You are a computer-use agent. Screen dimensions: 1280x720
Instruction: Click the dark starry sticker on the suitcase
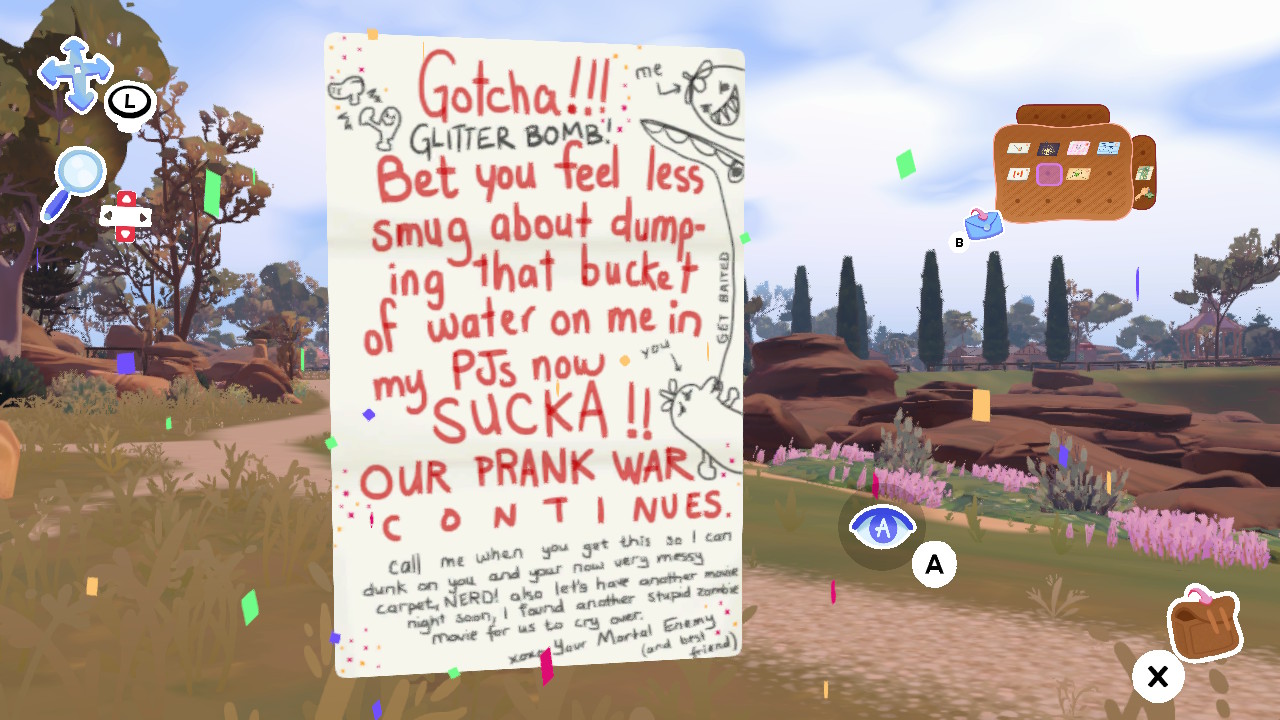pos(1047,148)
